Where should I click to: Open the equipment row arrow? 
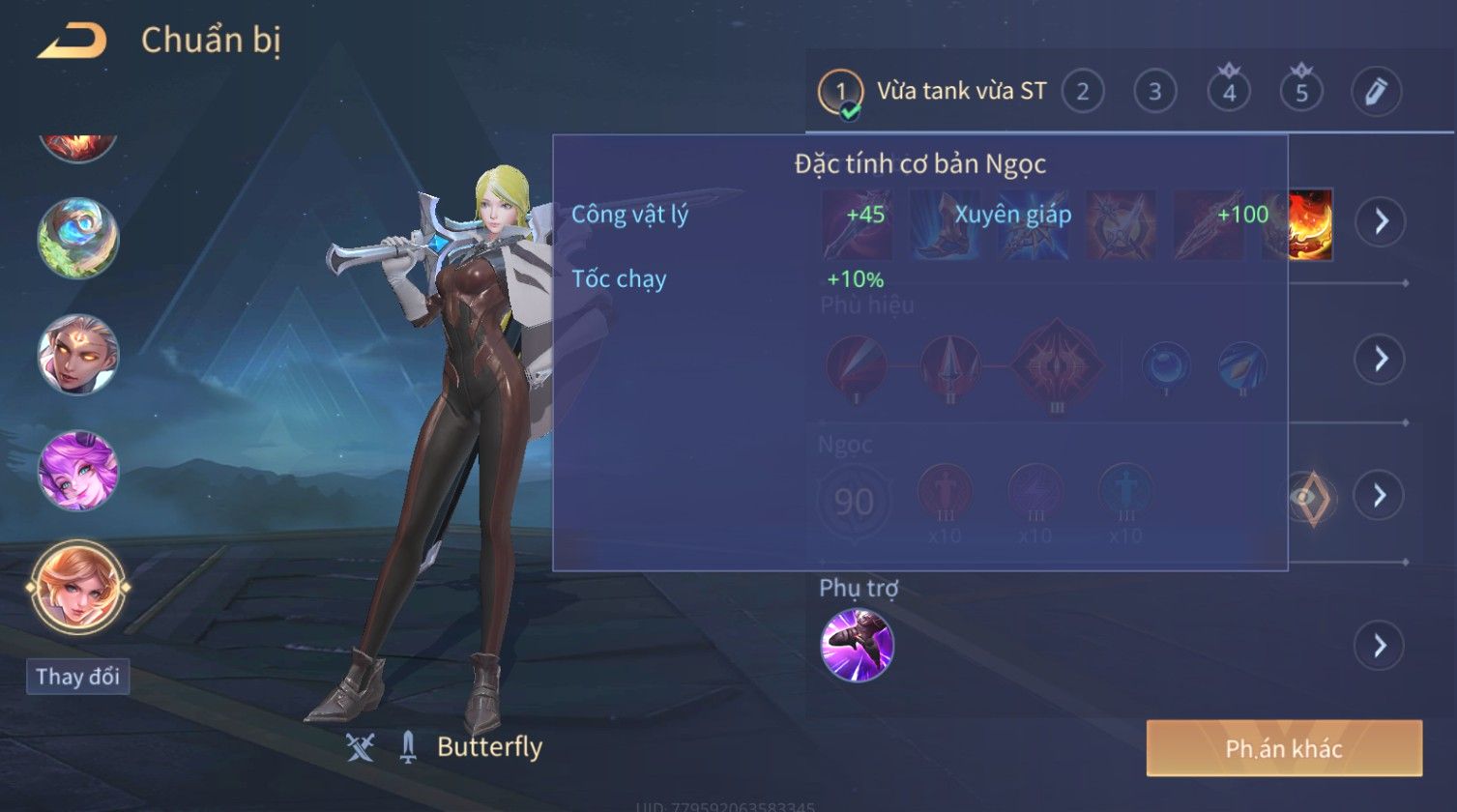1380,221
